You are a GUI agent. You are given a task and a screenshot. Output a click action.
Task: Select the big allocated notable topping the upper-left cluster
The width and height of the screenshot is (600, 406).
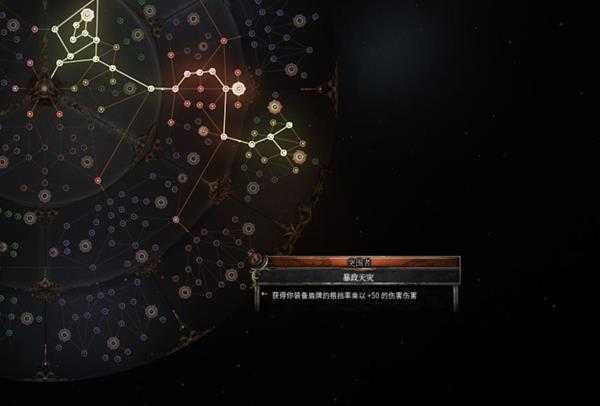87,14
